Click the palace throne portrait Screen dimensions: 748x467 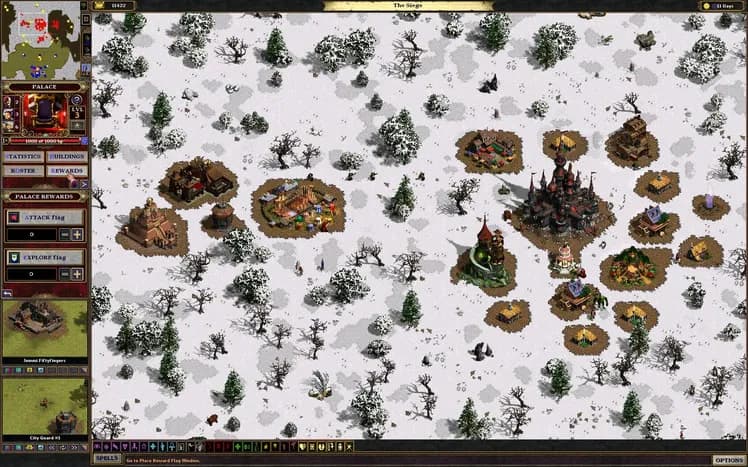[x=44, y=115]
